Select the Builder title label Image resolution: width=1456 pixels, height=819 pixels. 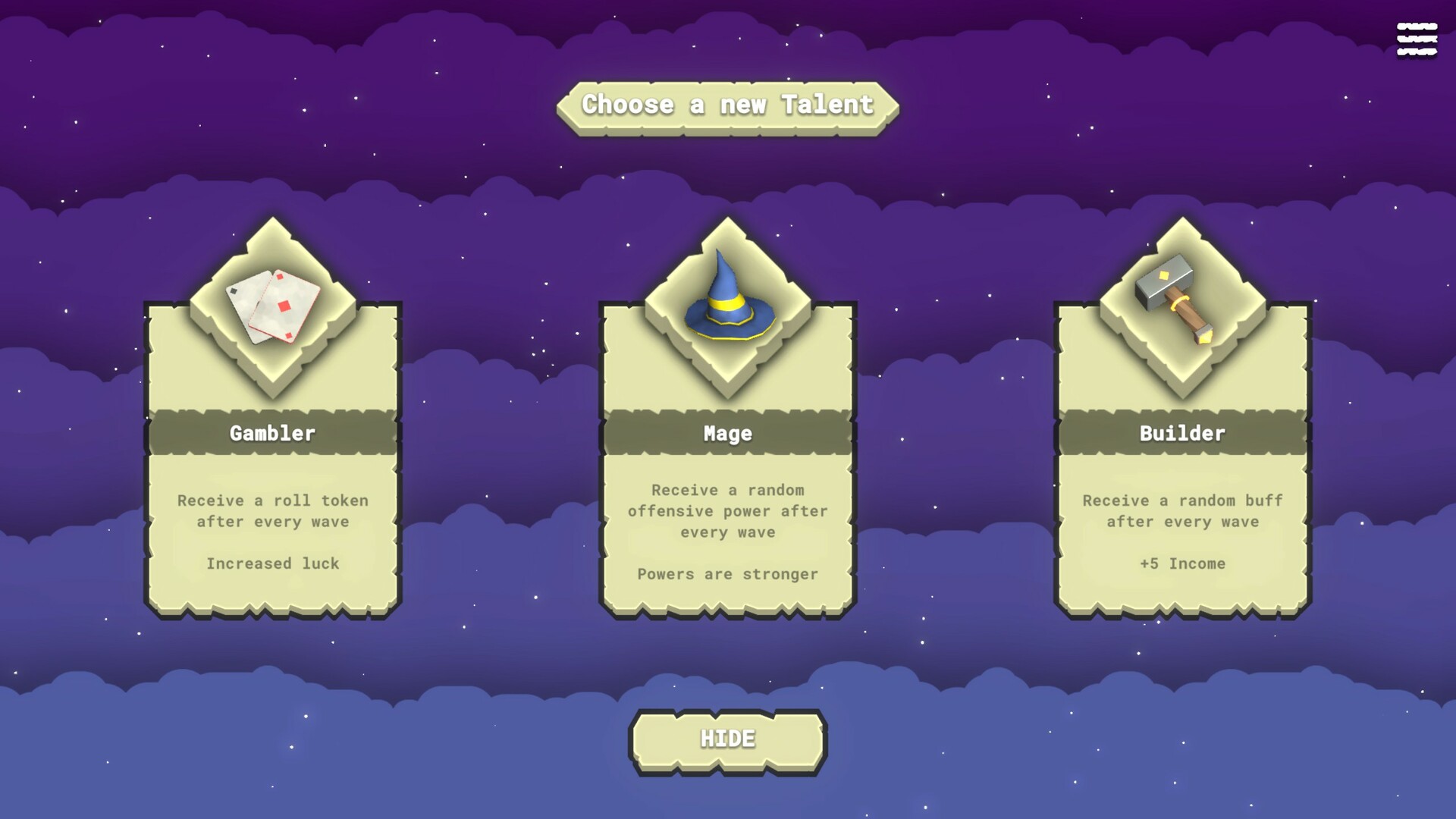tap(1181, 433)
